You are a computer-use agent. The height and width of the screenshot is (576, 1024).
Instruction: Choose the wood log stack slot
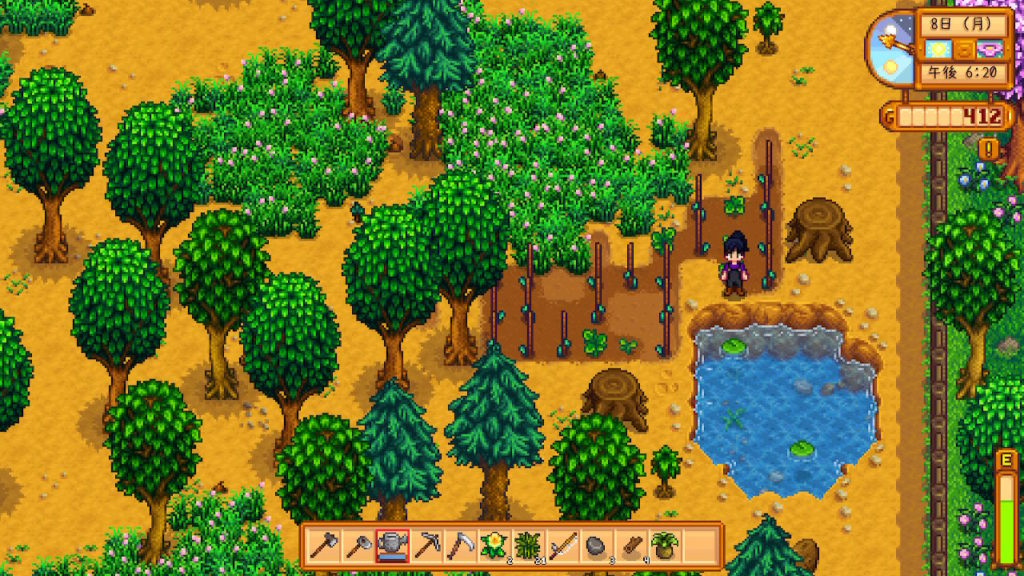(x=630, y=546)
